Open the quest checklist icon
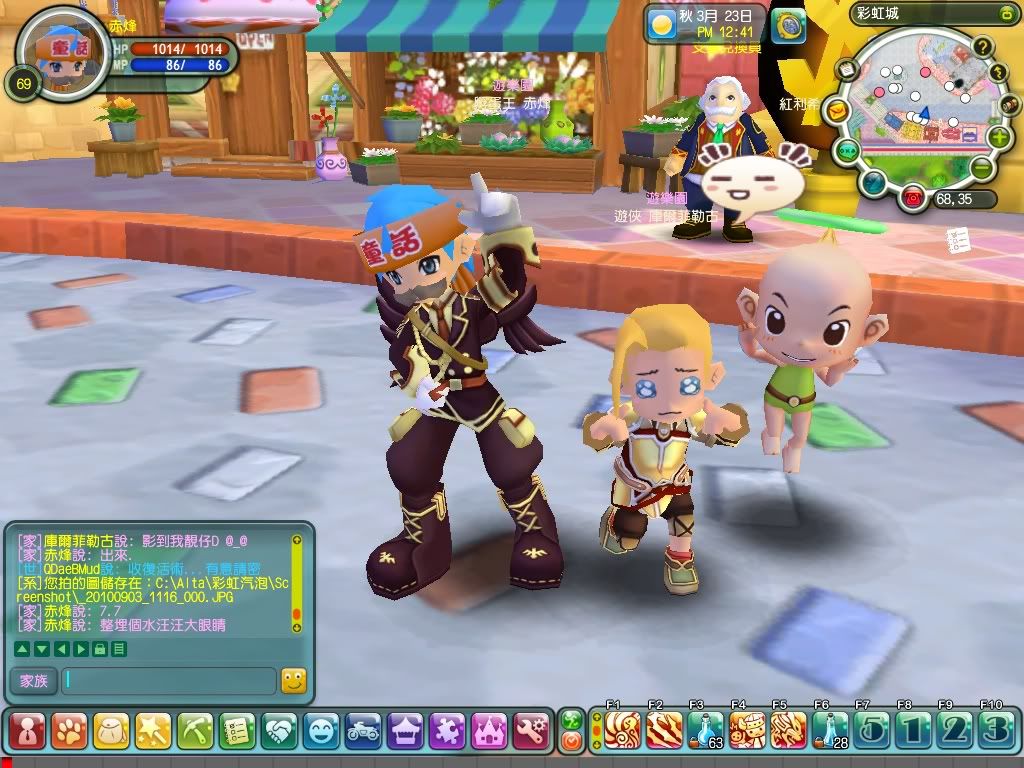Screen dimensions: 1024x768 point(238,730)
